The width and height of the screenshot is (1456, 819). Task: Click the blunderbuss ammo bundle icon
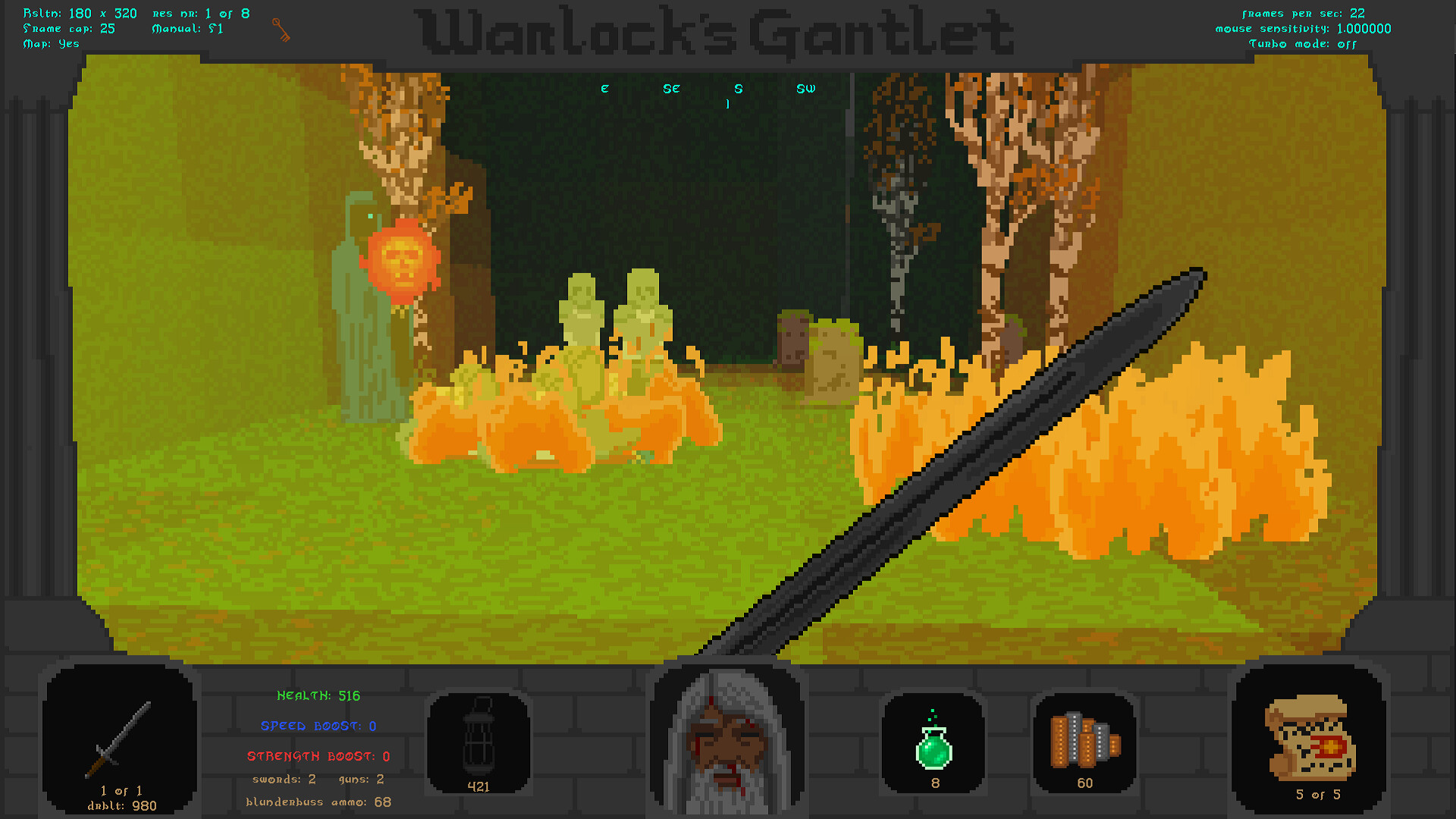coord(1084,743)
